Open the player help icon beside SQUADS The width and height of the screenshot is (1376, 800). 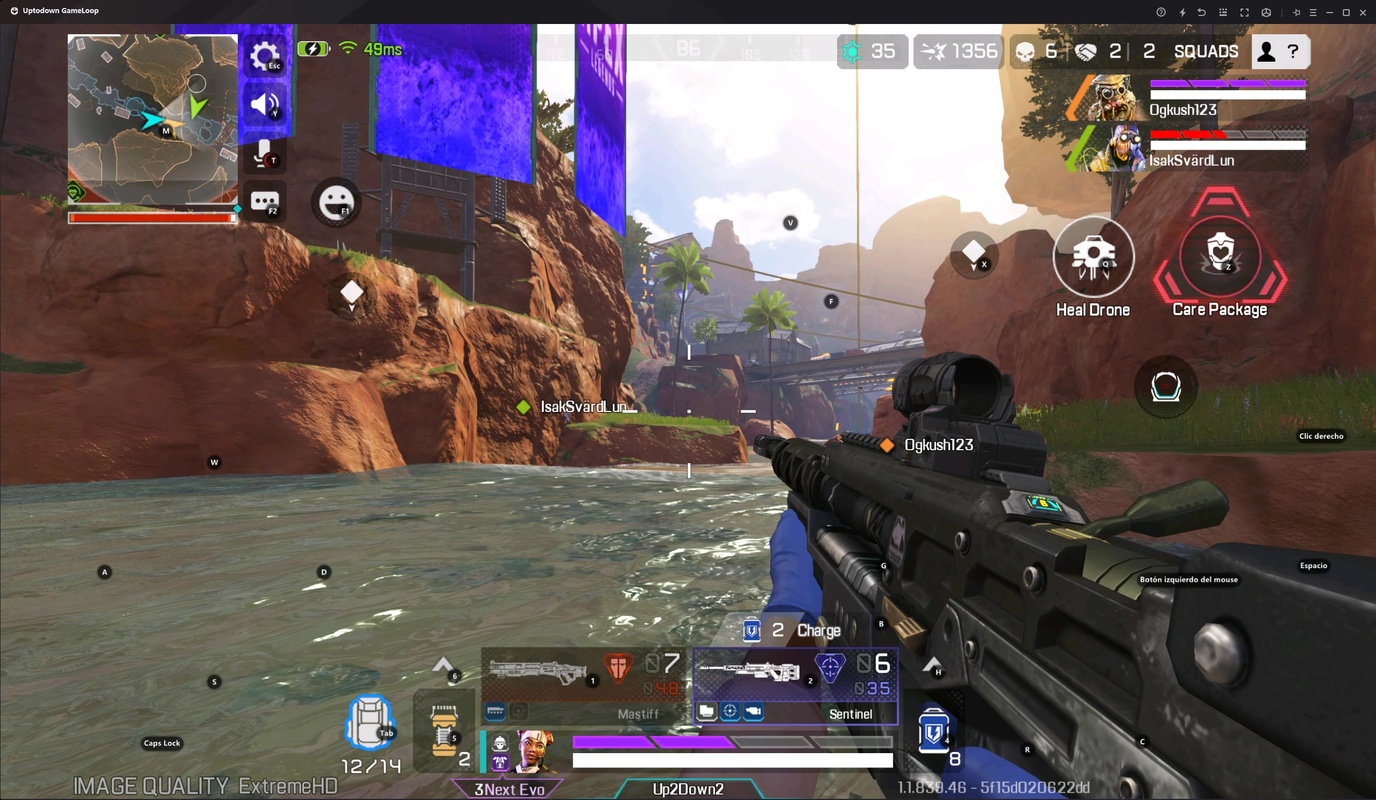pyautogui.click(x=1279, y=51)
